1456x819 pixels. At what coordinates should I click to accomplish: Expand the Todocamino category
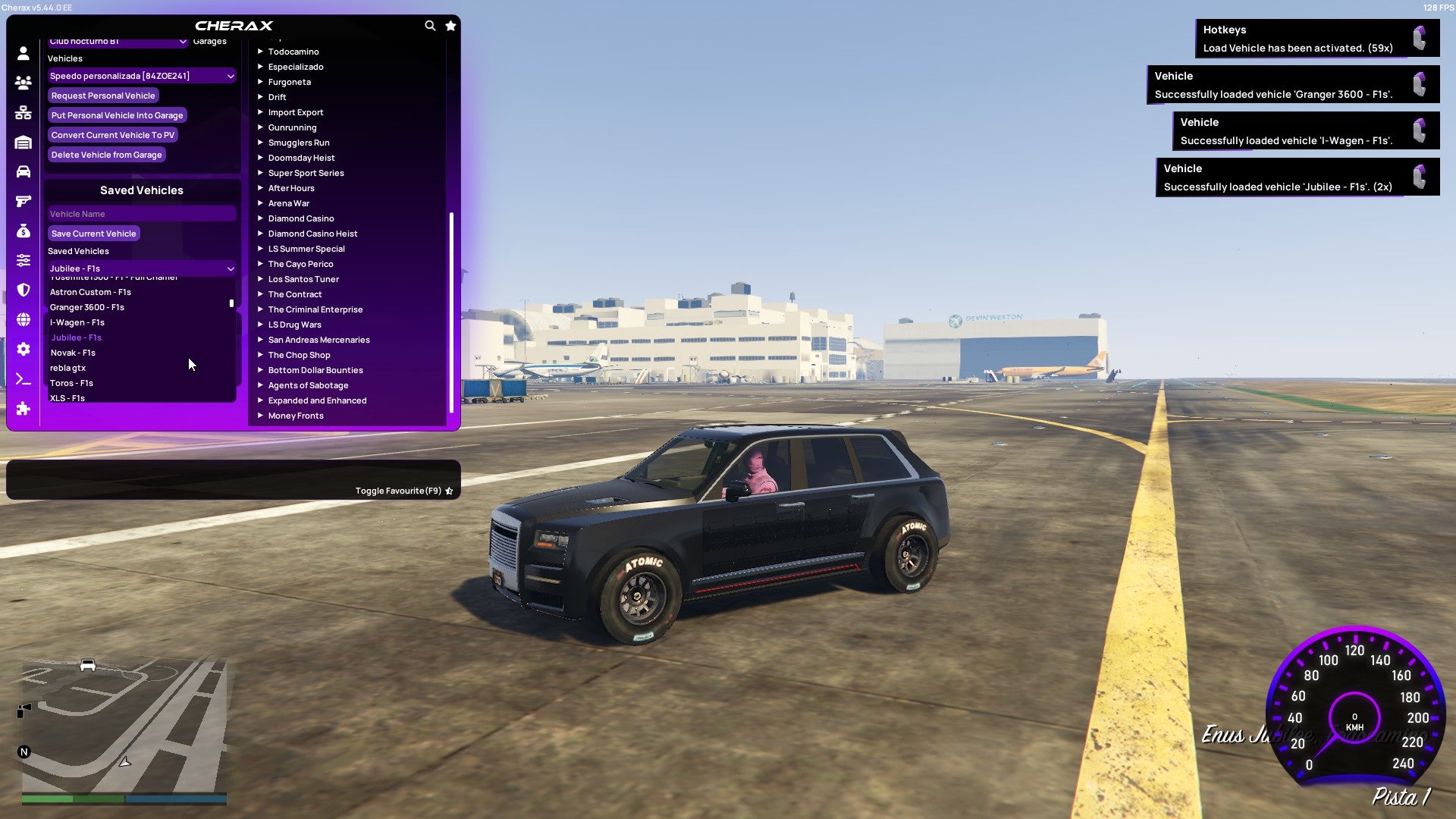coord(293,52)
